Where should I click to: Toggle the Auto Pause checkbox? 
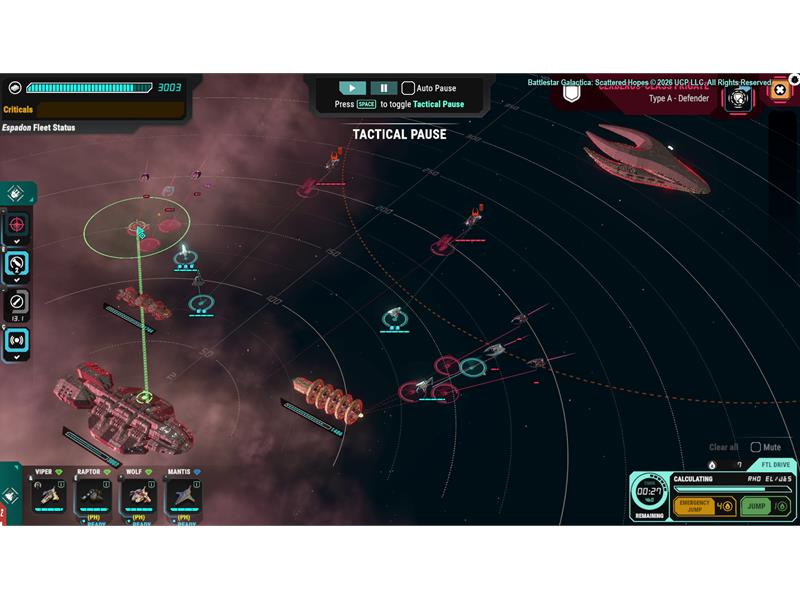pyautogui.click(x=408, y=88)
